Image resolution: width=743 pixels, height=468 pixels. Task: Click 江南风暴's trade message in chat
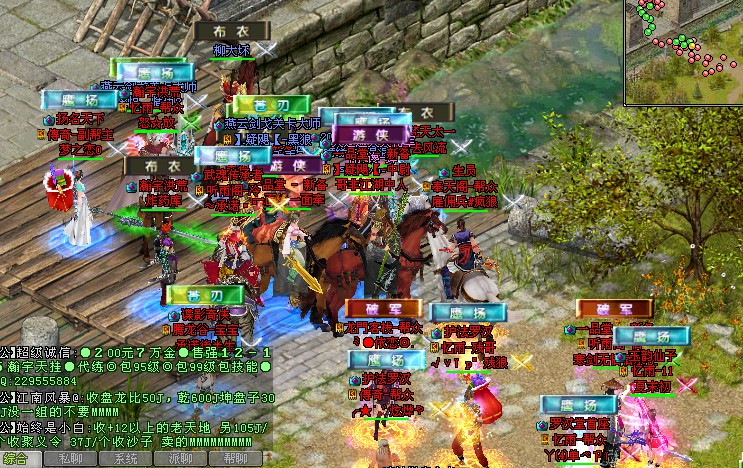(140, 397)
